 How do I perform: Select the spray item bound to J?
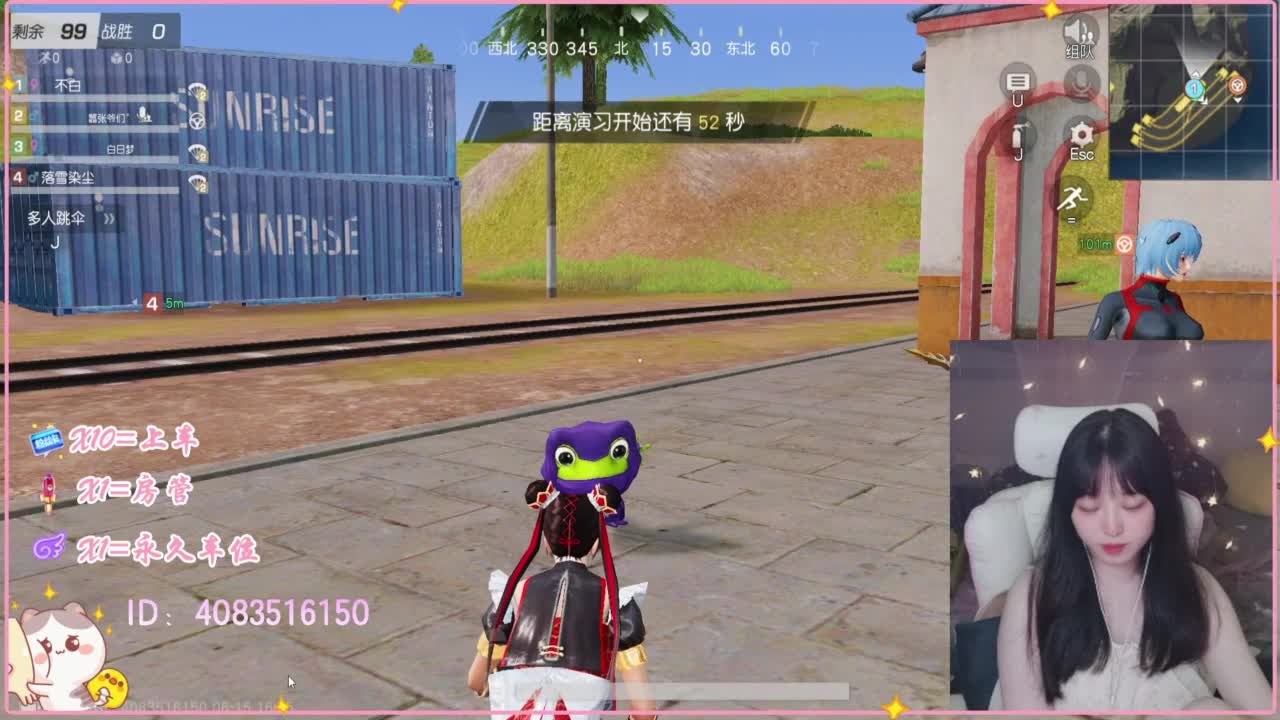click(x=1018, y=135)
